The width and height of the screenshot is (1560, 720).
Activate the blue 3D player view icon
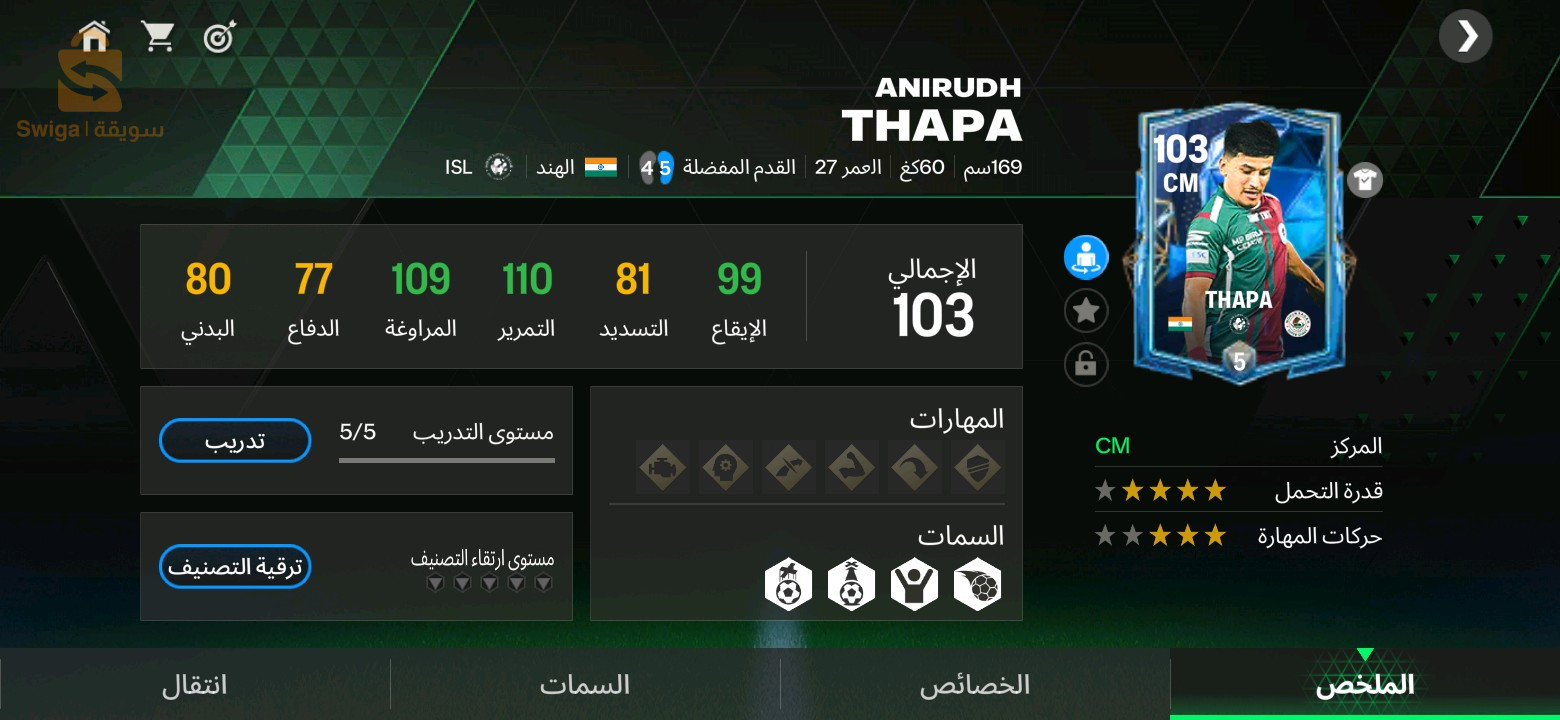tap(1086, 257)
